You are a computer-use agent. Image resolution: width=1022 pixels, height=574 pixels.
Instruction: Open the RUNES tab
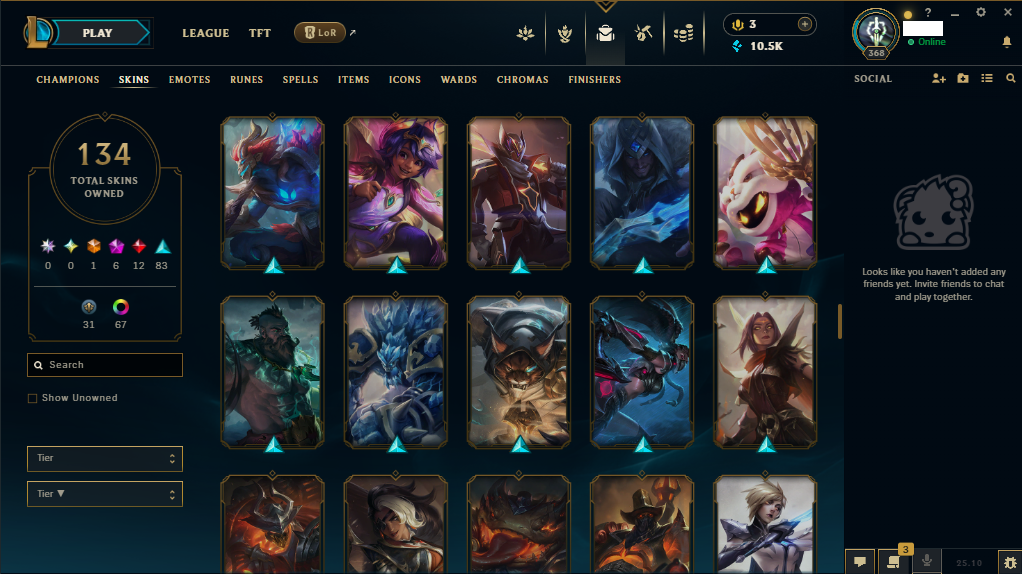point(247,80)
